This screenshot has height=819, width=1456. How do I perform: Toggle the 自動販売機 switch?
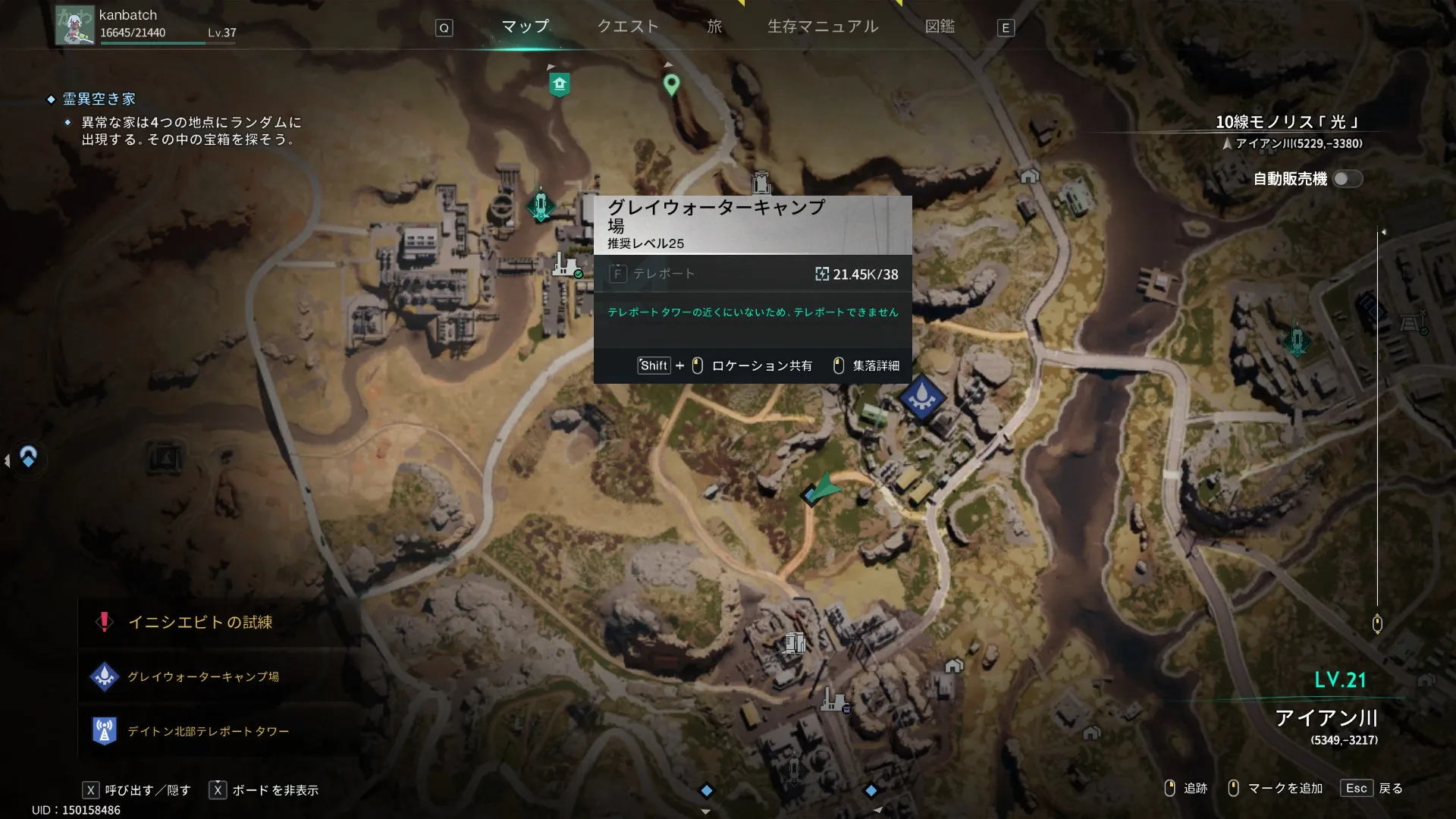(1347, 179)
